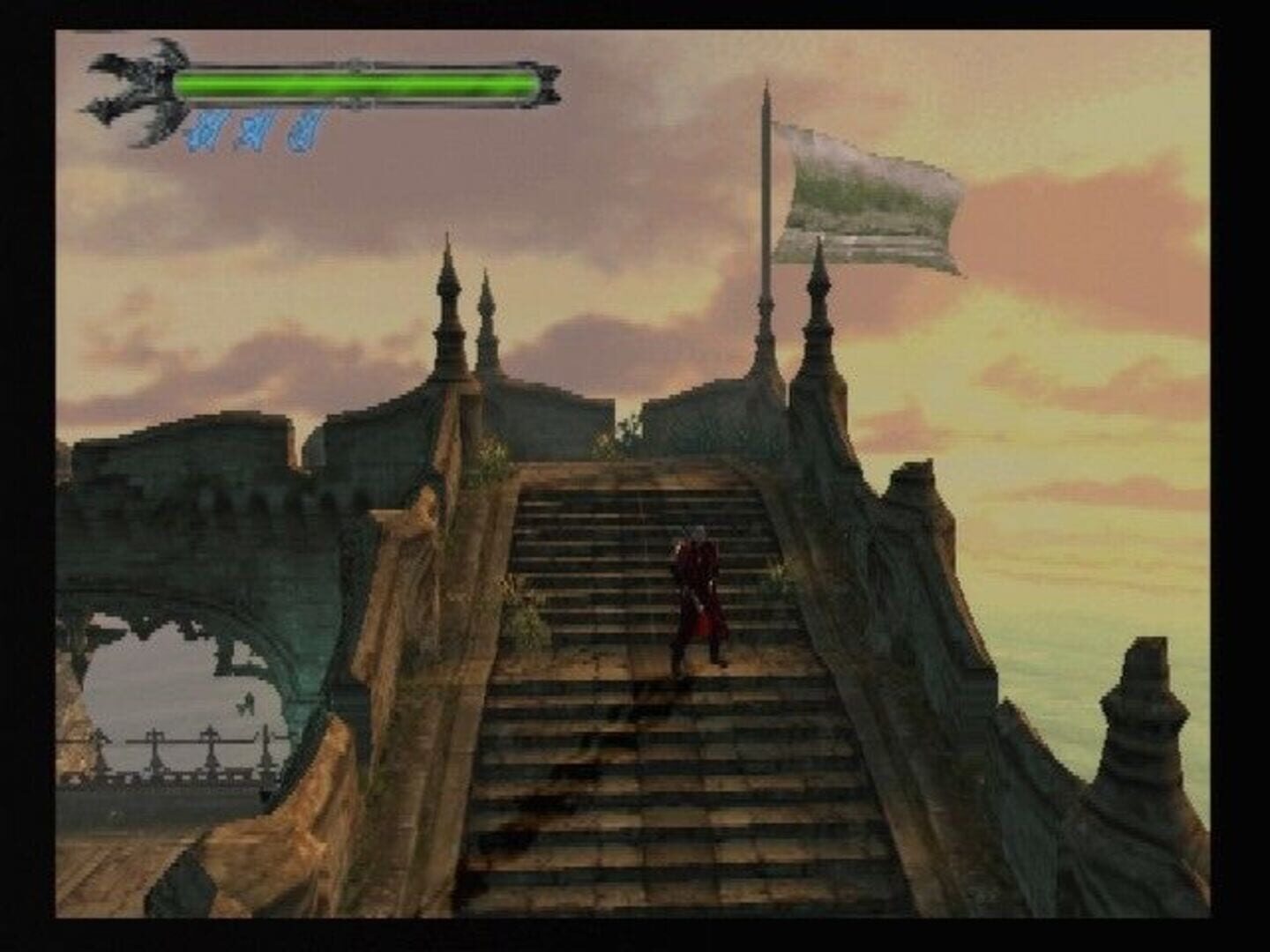1270x952 pixels.
Task: Select the first blue Devil Trigger rune
Action: (205, 131)
